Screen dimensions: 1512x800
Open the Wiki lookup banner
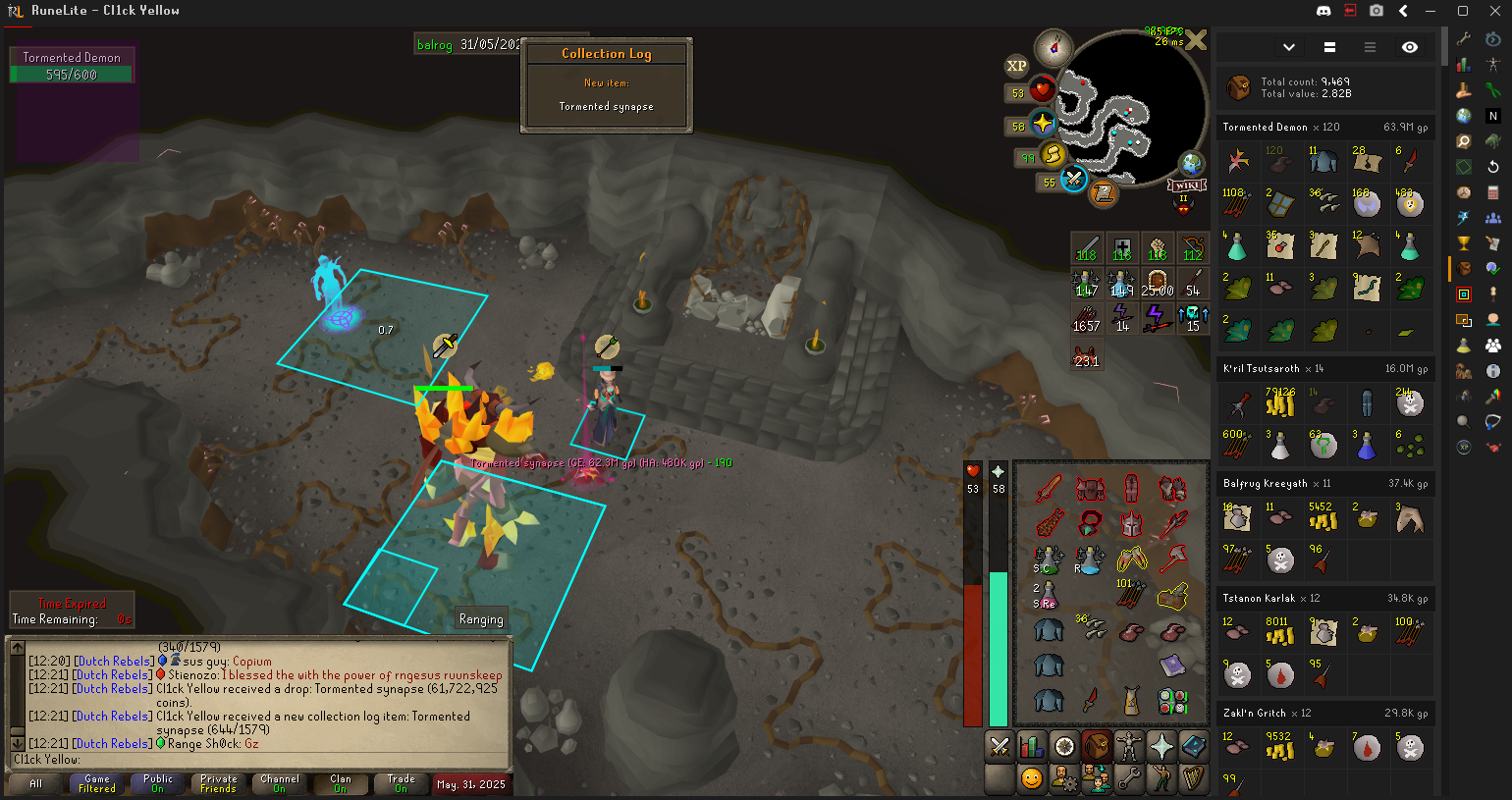[1187, 186]
